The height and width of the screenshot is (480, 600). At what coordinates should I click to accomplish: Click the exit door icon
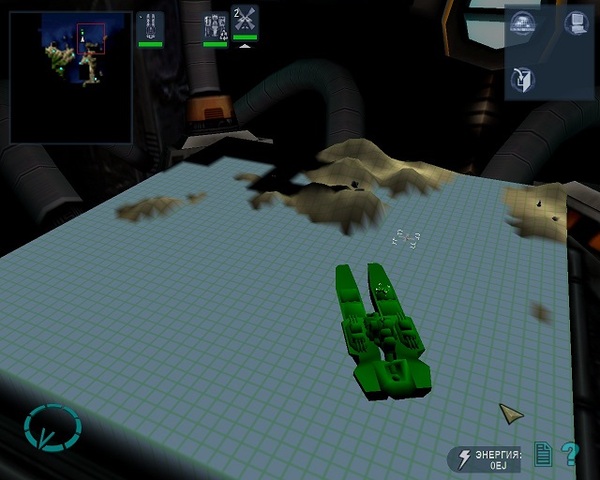[521, 79]
